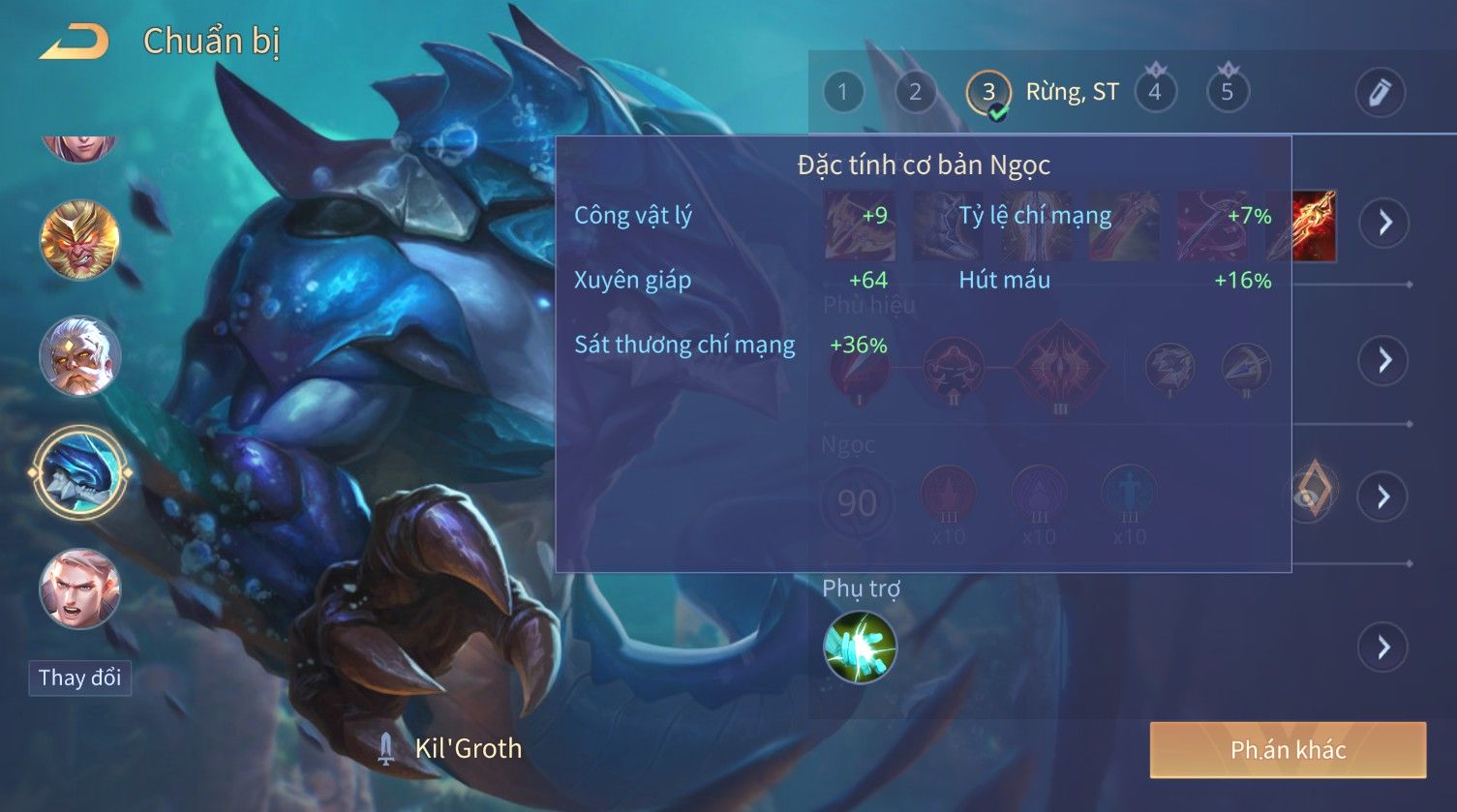Select loadout preset 1
The height and width of the screenshot is (812, 1457).
842,92
